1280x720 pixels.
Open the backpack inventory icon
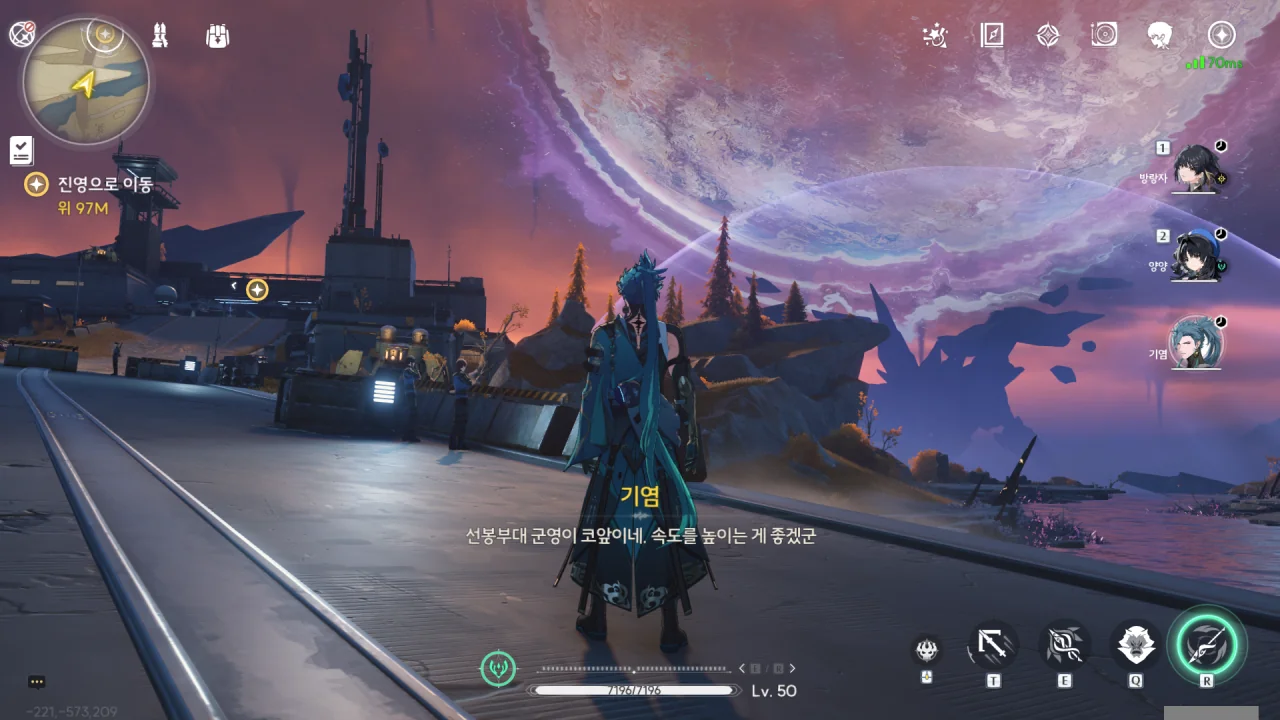click(x=217, y=36)
